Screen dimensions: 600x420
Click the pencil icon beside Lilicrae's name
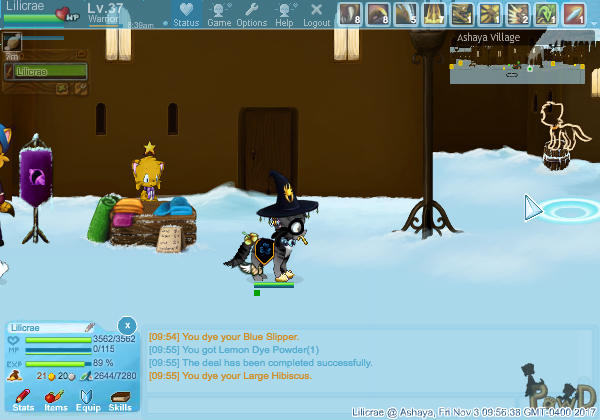tap(89, 327)
